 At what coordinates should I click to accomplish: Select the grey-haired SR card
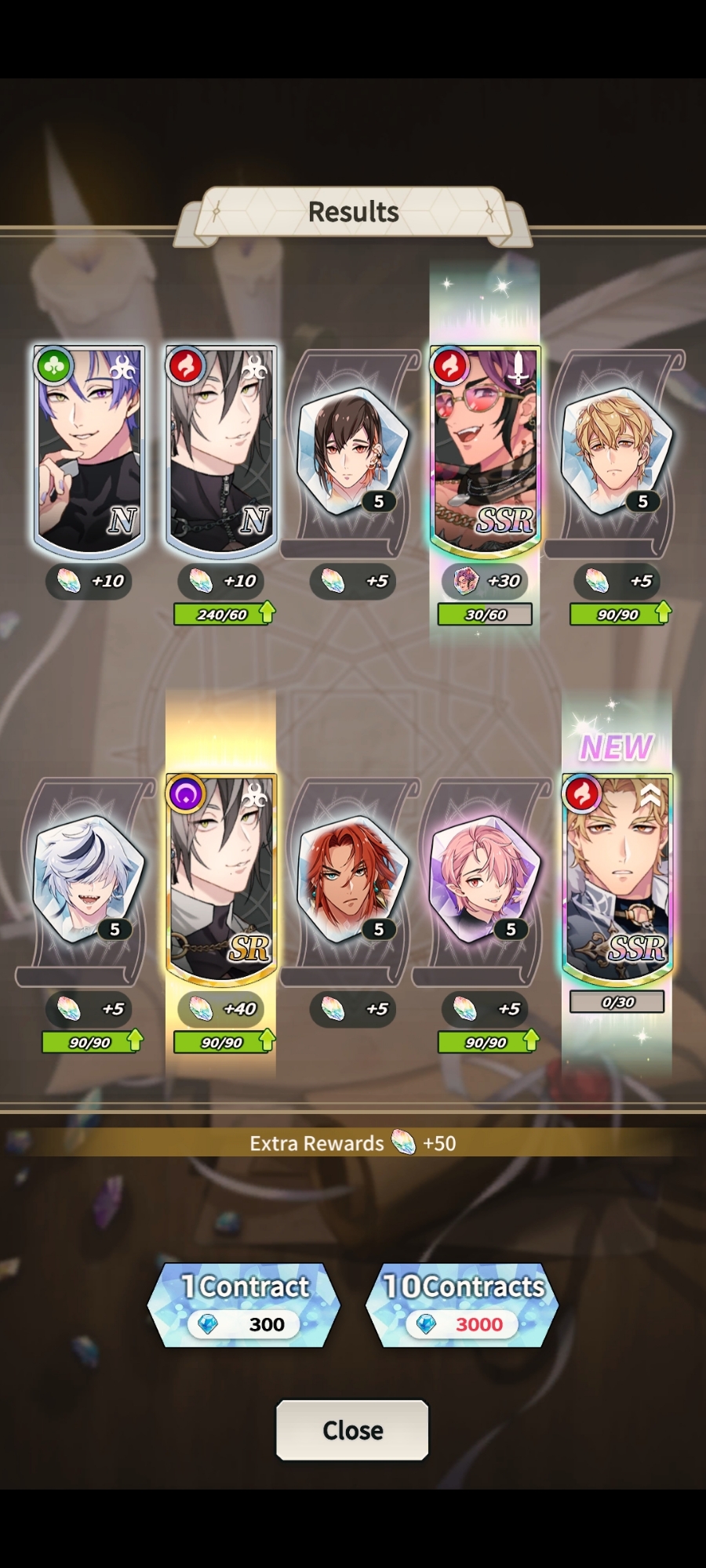coord(221,878)
